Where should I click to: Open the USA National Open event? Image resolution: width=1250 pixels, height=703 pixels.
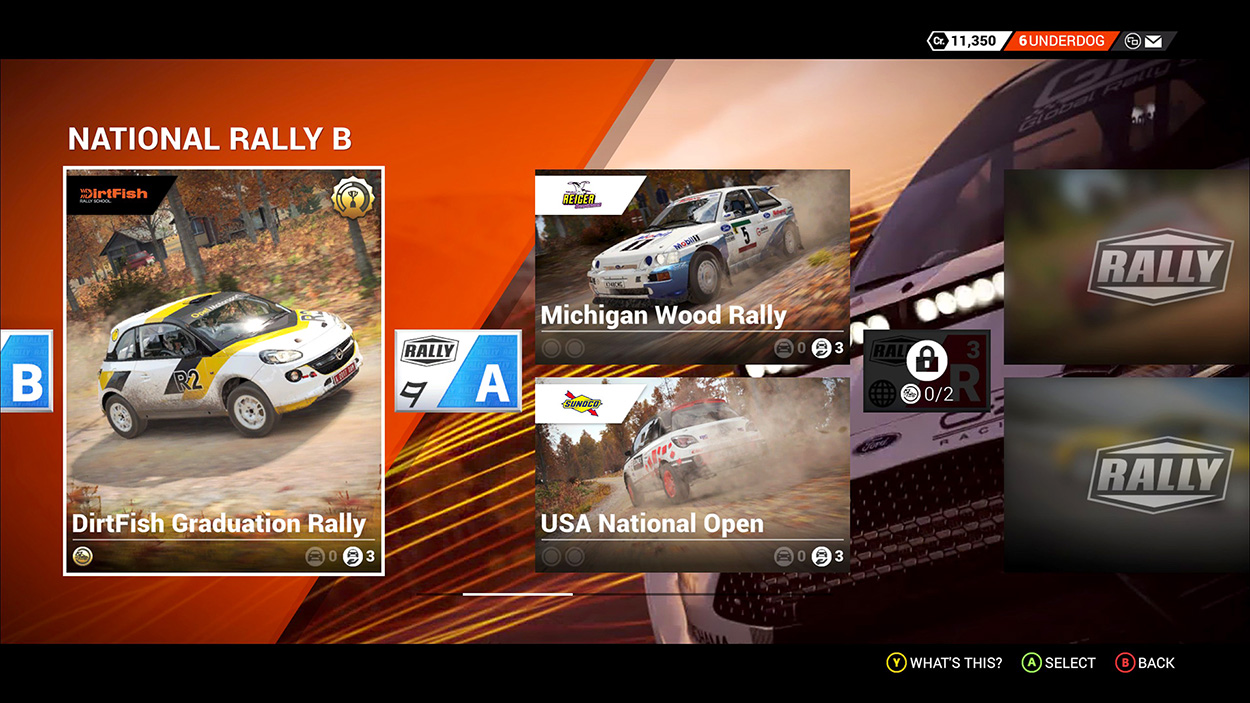[x=692, y=475]
